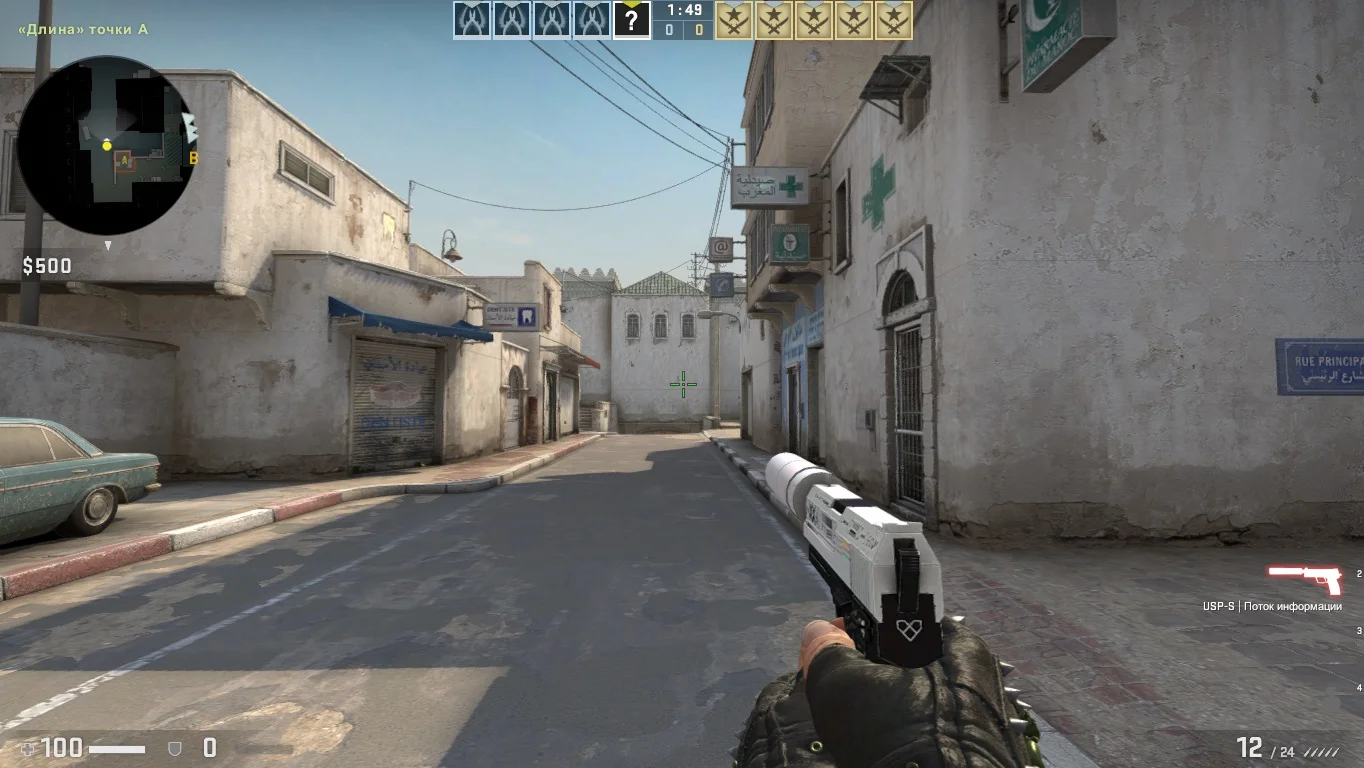Select the USP-S pistol weapon icon

click(x=1304, y=577)
